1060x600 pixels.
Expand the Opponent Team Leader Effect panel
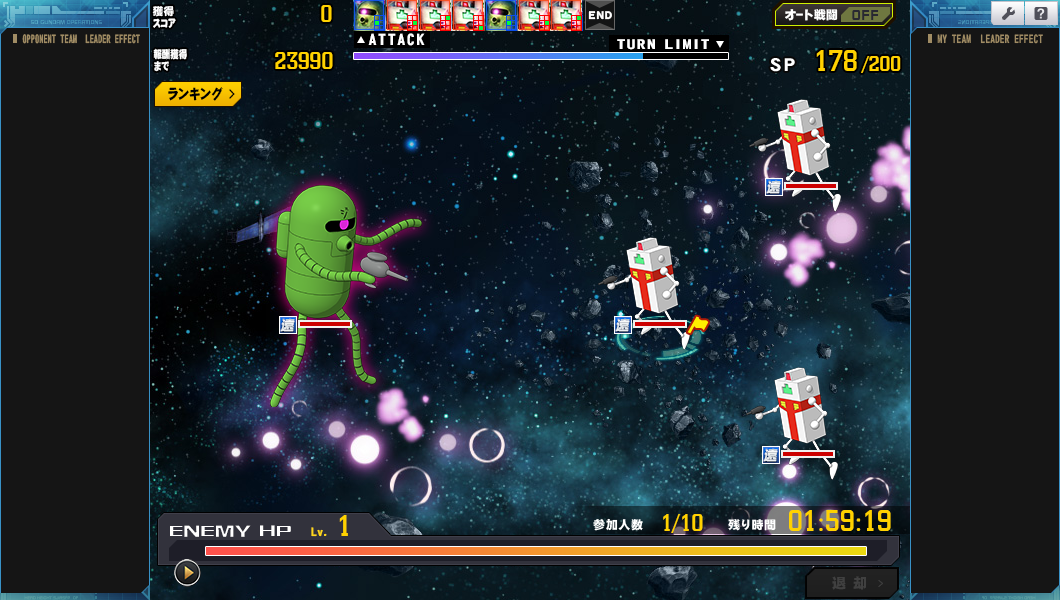click(75, 39)
